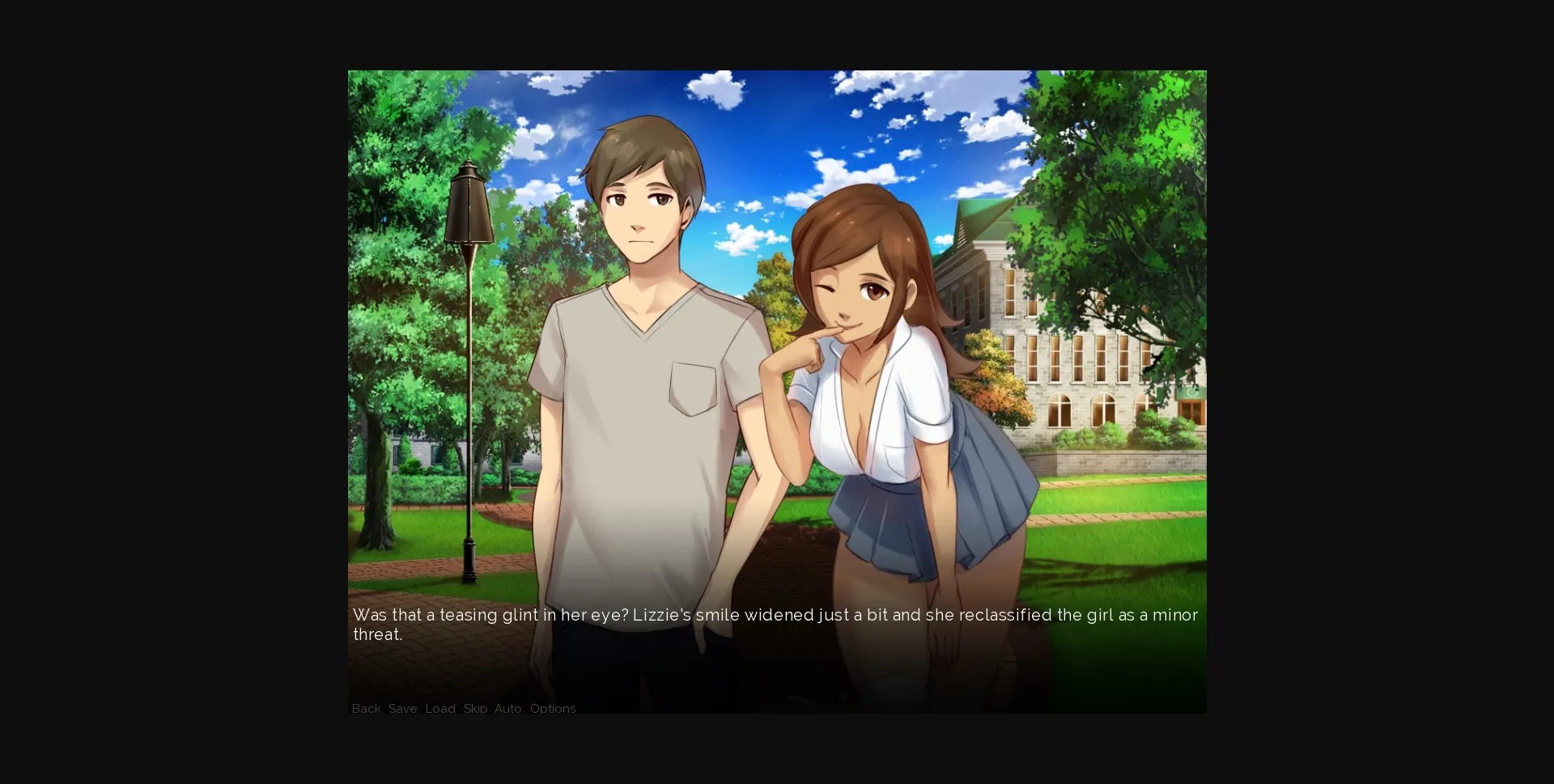This screenshot has width=1554, height=784.
Task: Open the Options menu
Action: tap(552, 709)
